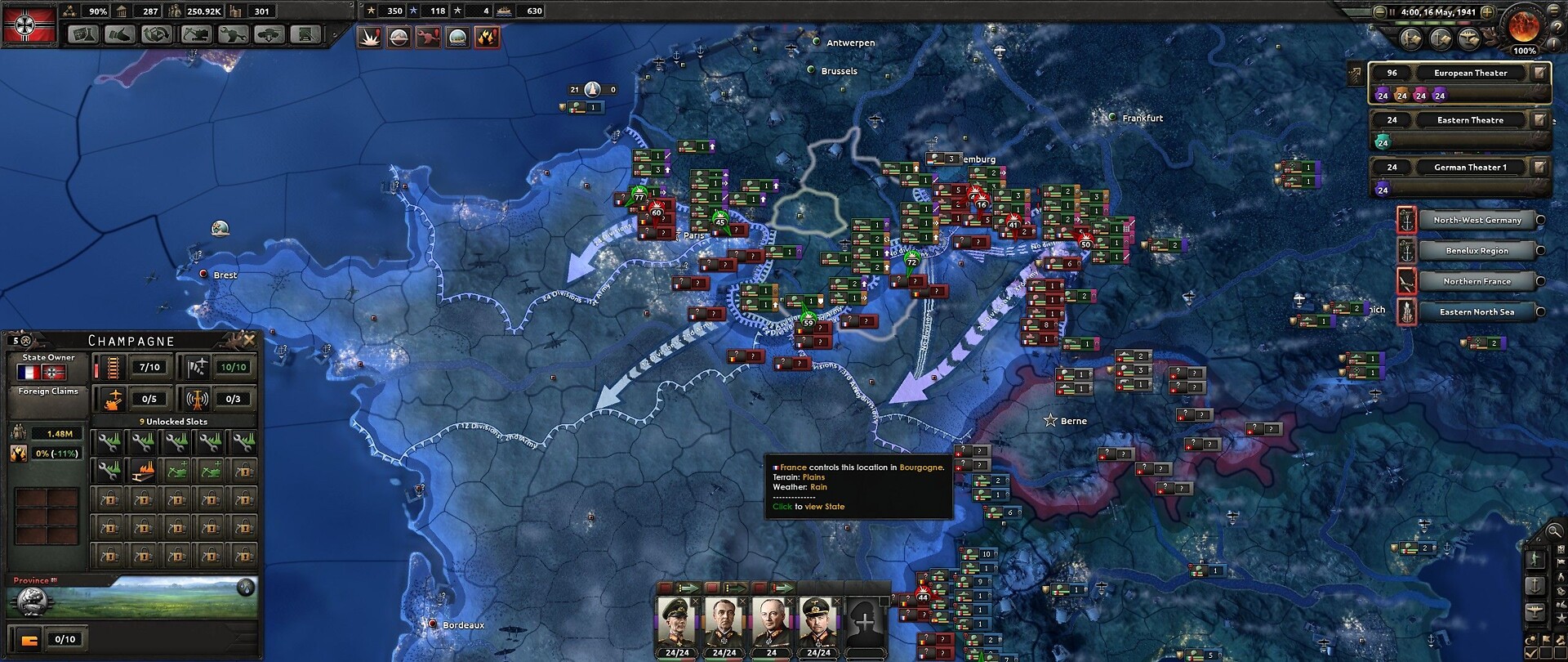Click the steel mill building slot

pos(143,470)
